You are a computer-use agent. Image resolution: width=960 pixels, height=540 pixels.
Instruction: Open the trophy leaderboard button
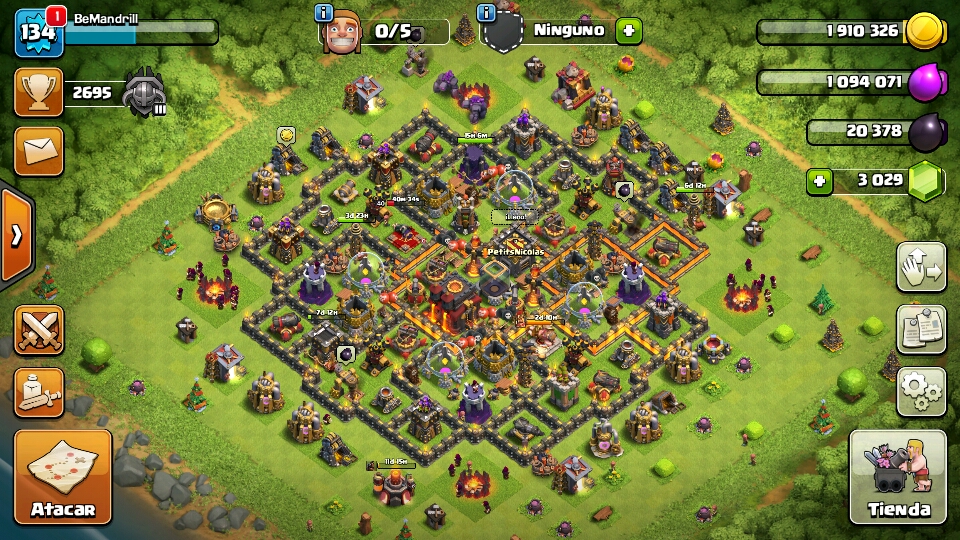coord(38,93)
